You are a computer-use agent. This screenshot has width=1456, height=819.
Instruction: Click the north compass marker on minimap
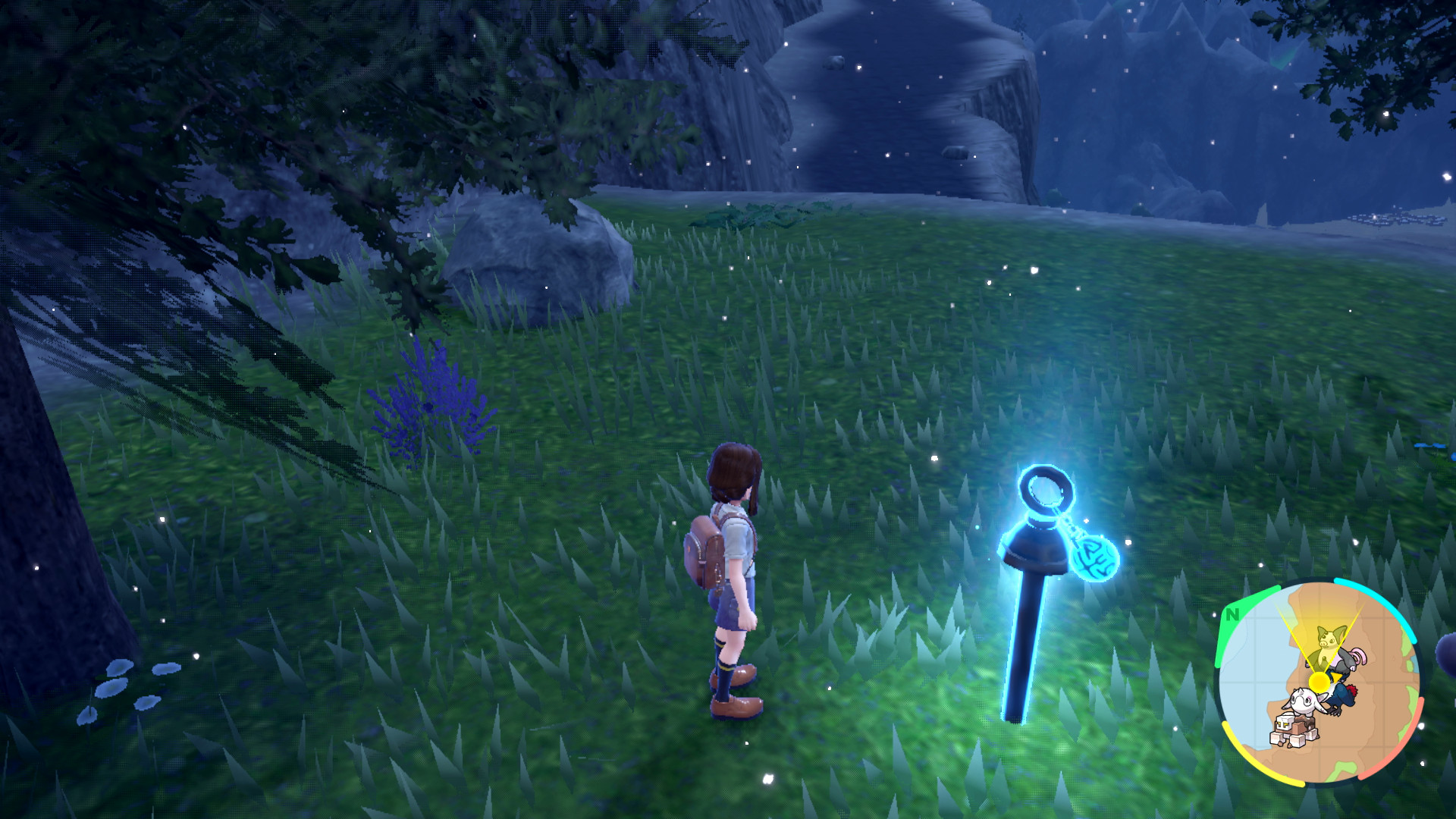(x=1232, y=614)
